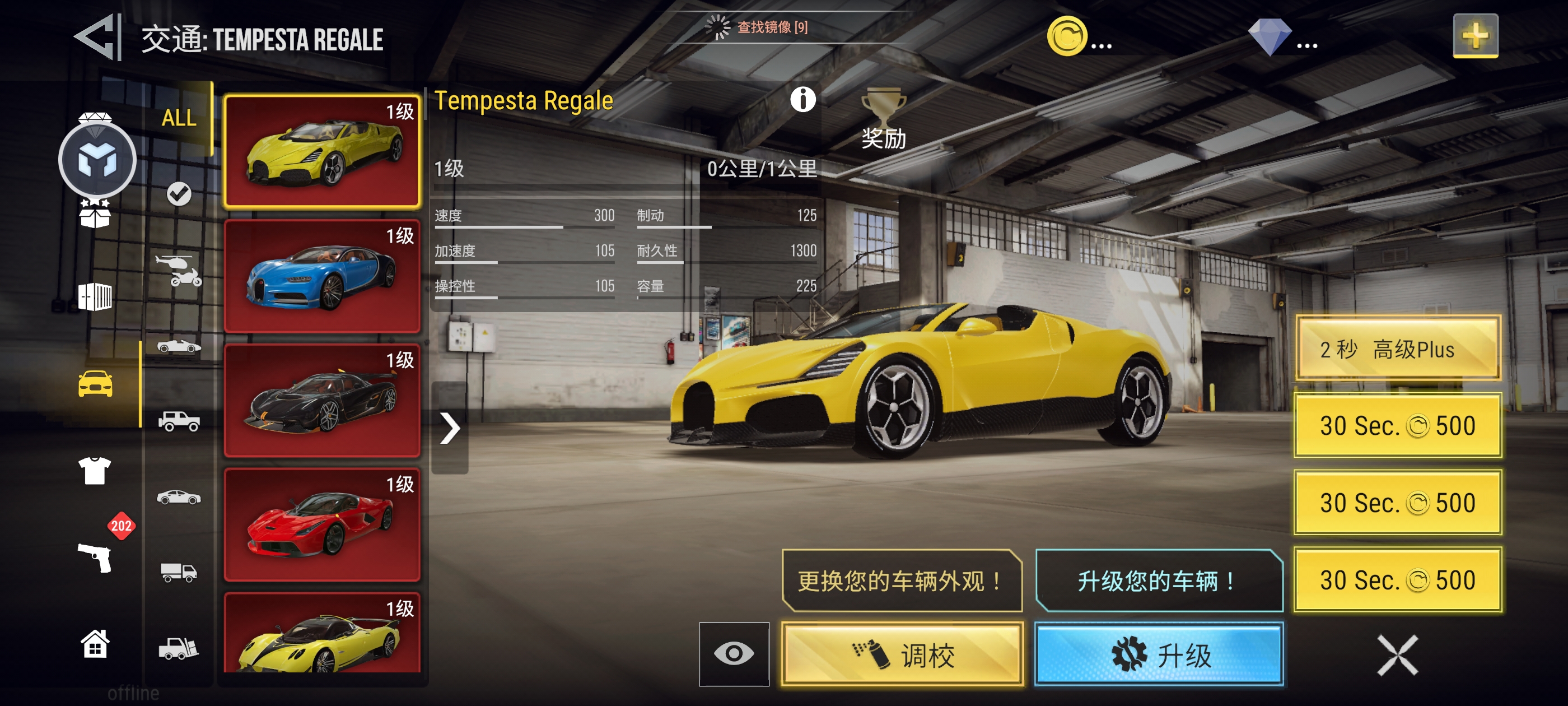Filter by delivery truck vehicles
Viewport: 1568px width, 706px height.
[178, 572]
